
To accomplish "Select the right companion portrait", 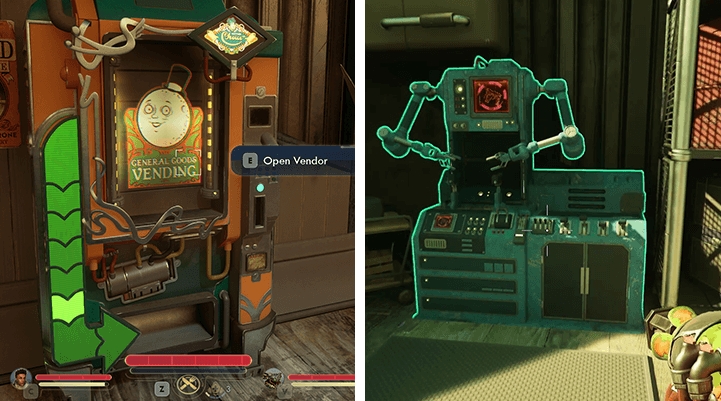I will point(272,379).
